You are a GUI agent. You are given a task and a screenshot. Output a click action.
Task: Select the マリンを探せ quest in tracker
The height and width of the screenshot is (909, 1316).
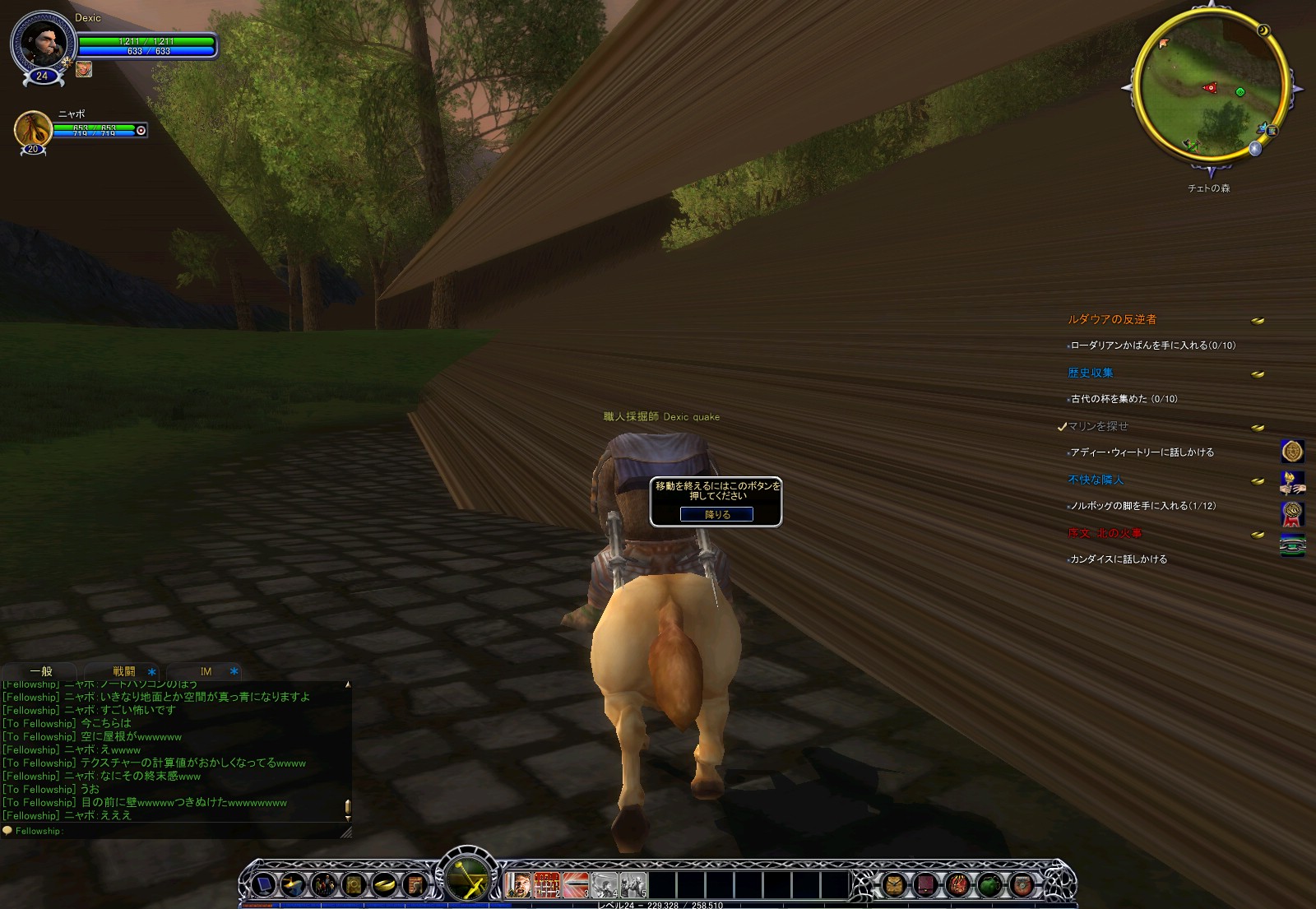point(1098,426)
